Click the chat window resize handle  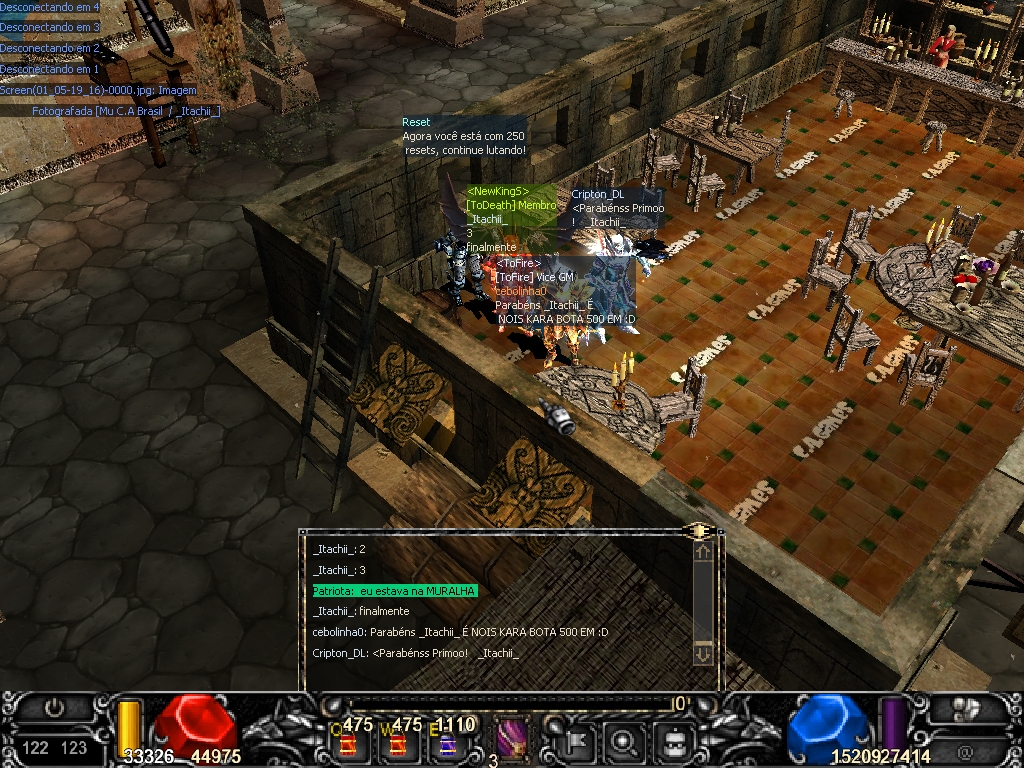pos(700,529)
